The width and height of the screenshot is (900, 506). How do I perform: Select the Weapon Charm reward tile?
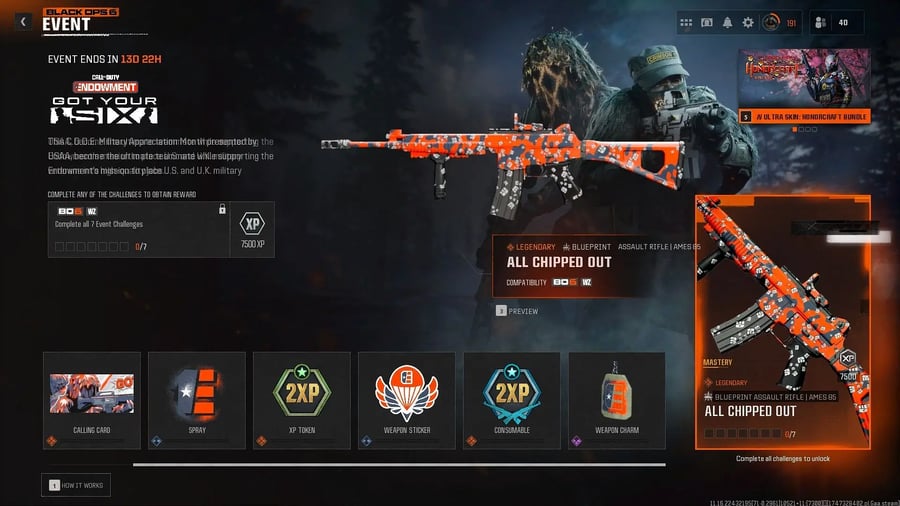coord(616,399)
